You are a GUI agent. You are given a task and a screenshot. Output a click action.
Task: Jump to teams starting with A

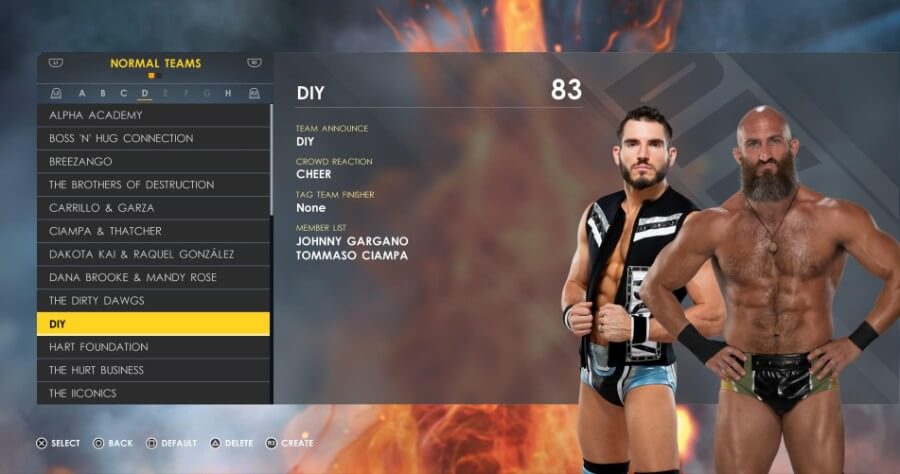pyautogui.click(x=82, y=93)
